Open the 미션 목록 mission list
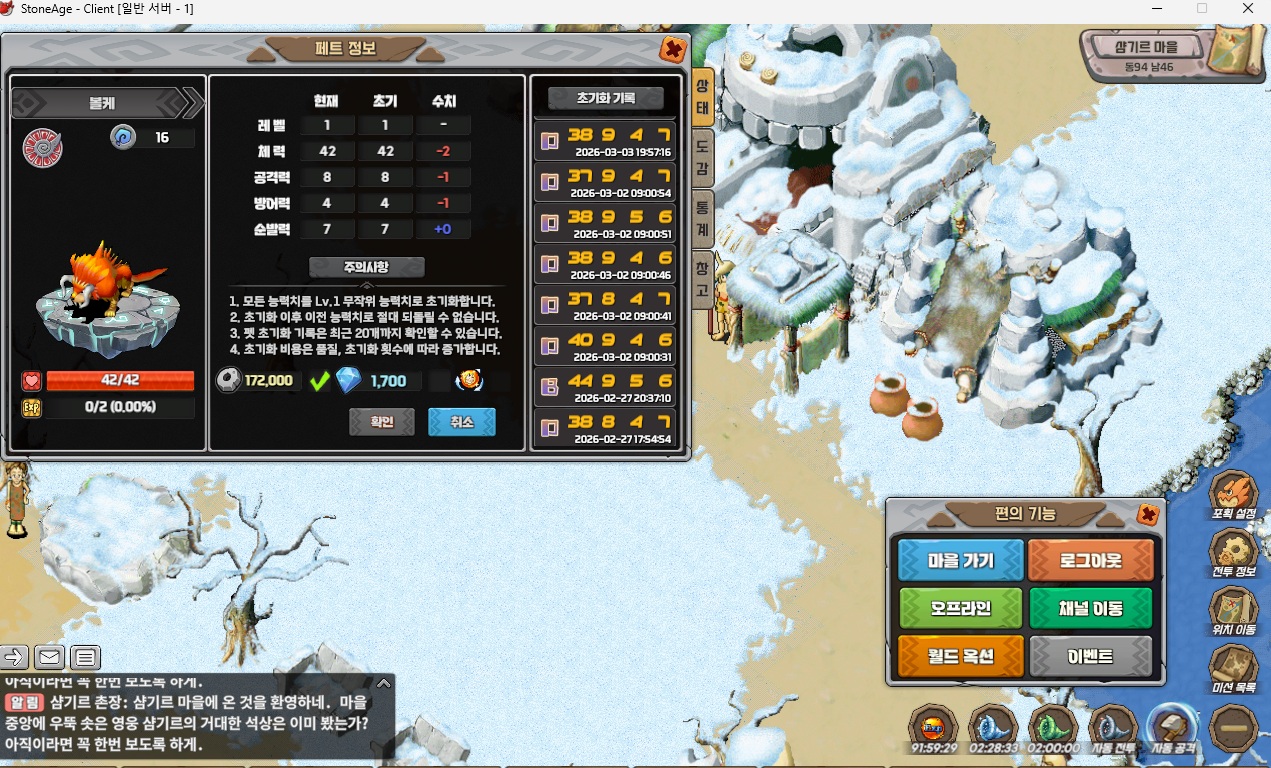 tap(1233, 670)
